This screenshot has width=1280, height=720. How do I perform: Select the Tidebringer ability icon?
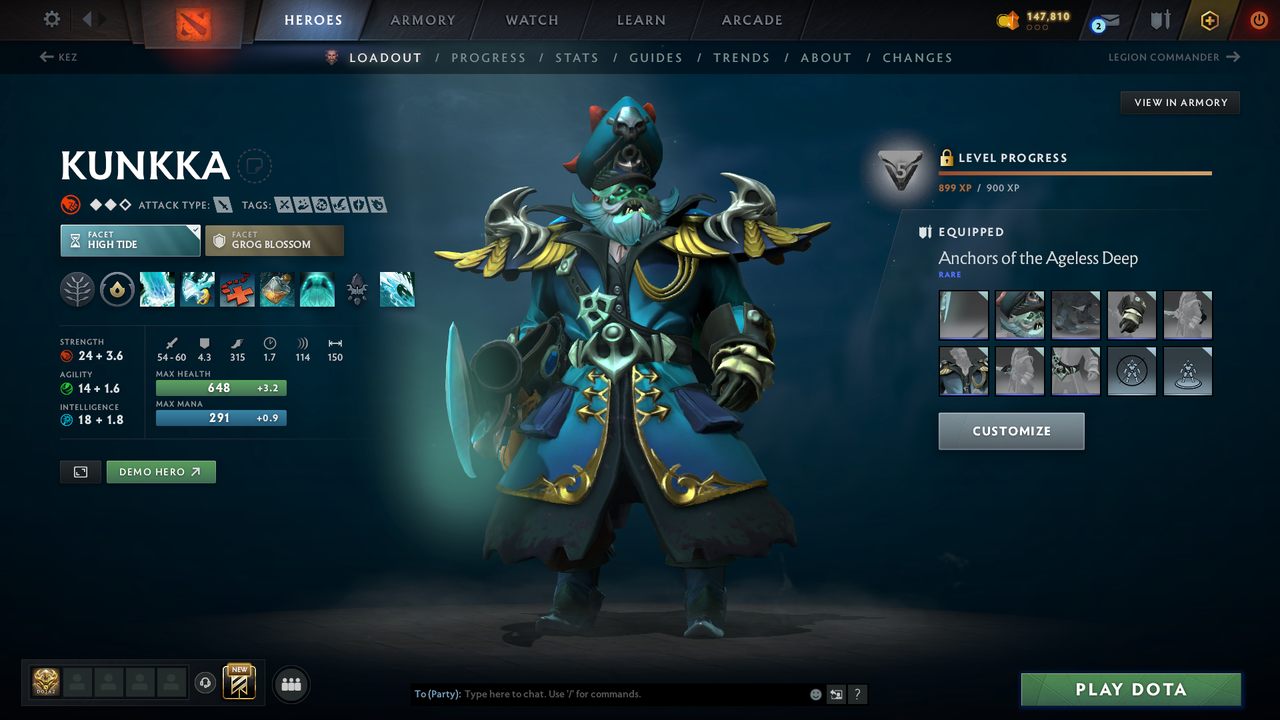pyautogui.click(x=197, y=289)
